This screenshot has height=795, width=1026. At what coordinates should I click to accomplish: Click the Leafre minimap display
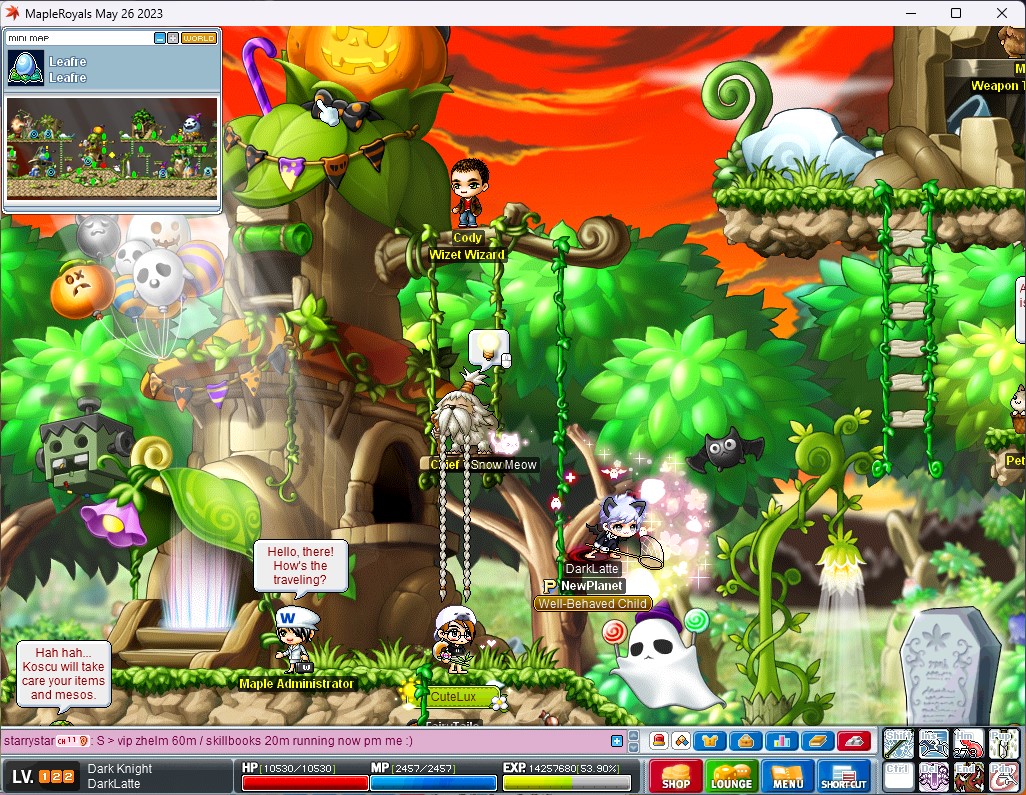[111, 147]
